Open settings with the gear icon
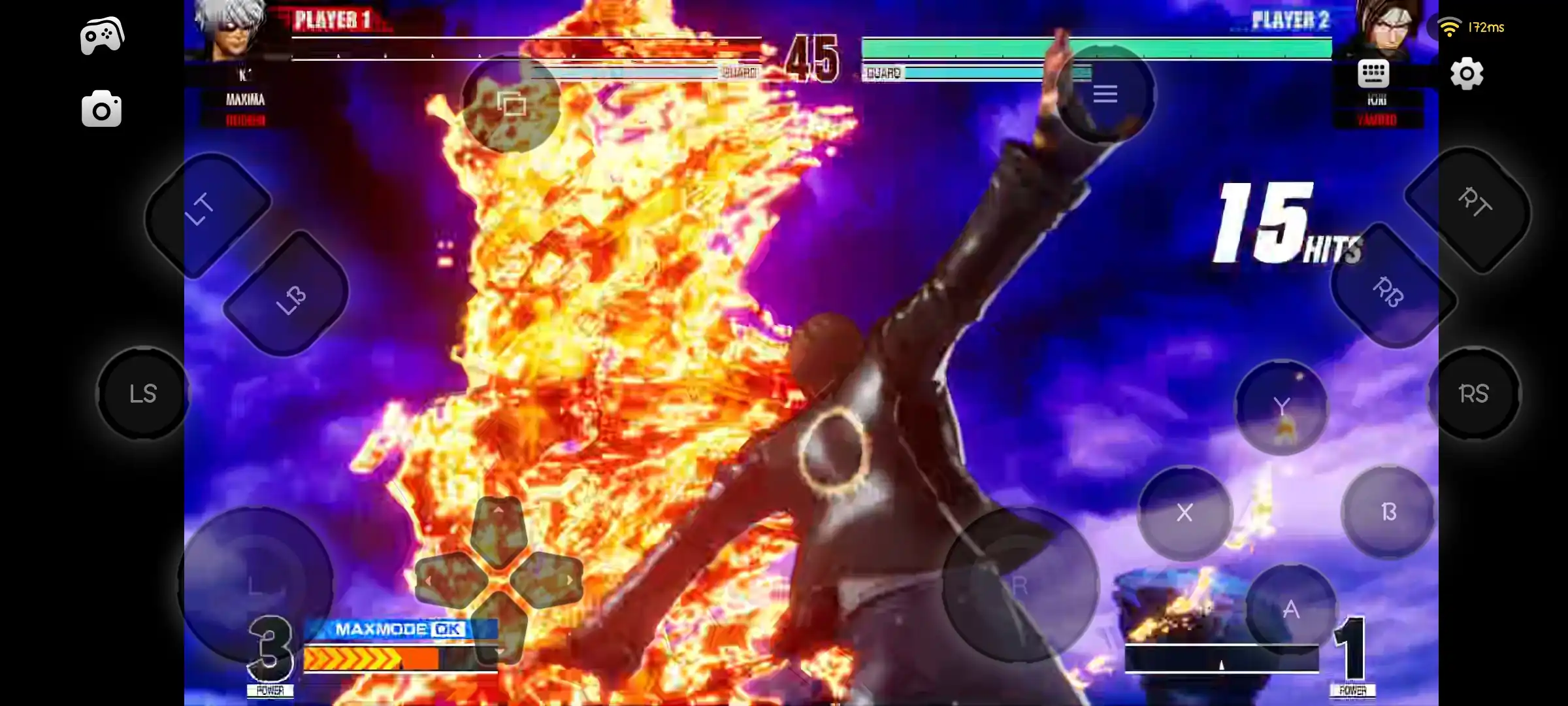1568x706 pixels. [x=1465, y=74]
